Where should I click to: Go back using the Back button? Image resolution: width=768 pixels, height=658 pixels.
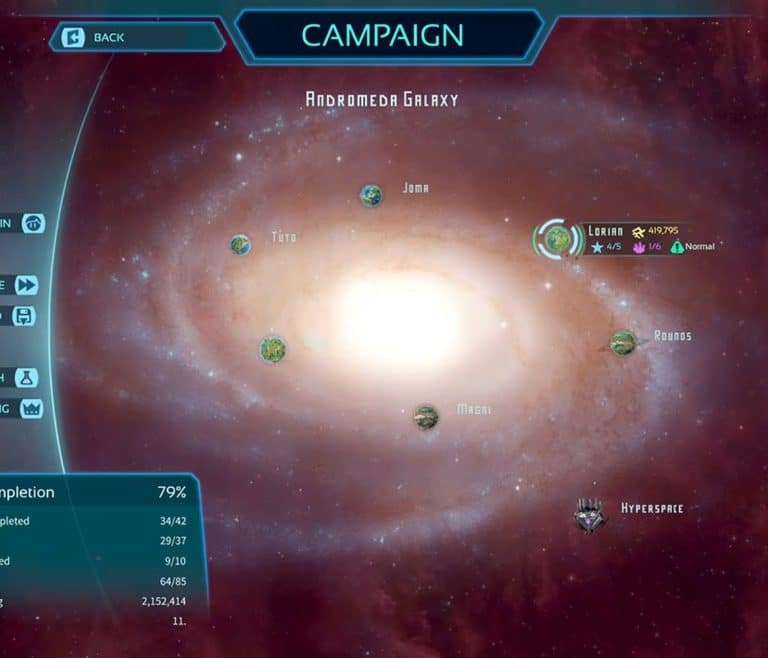click(136, 38)
